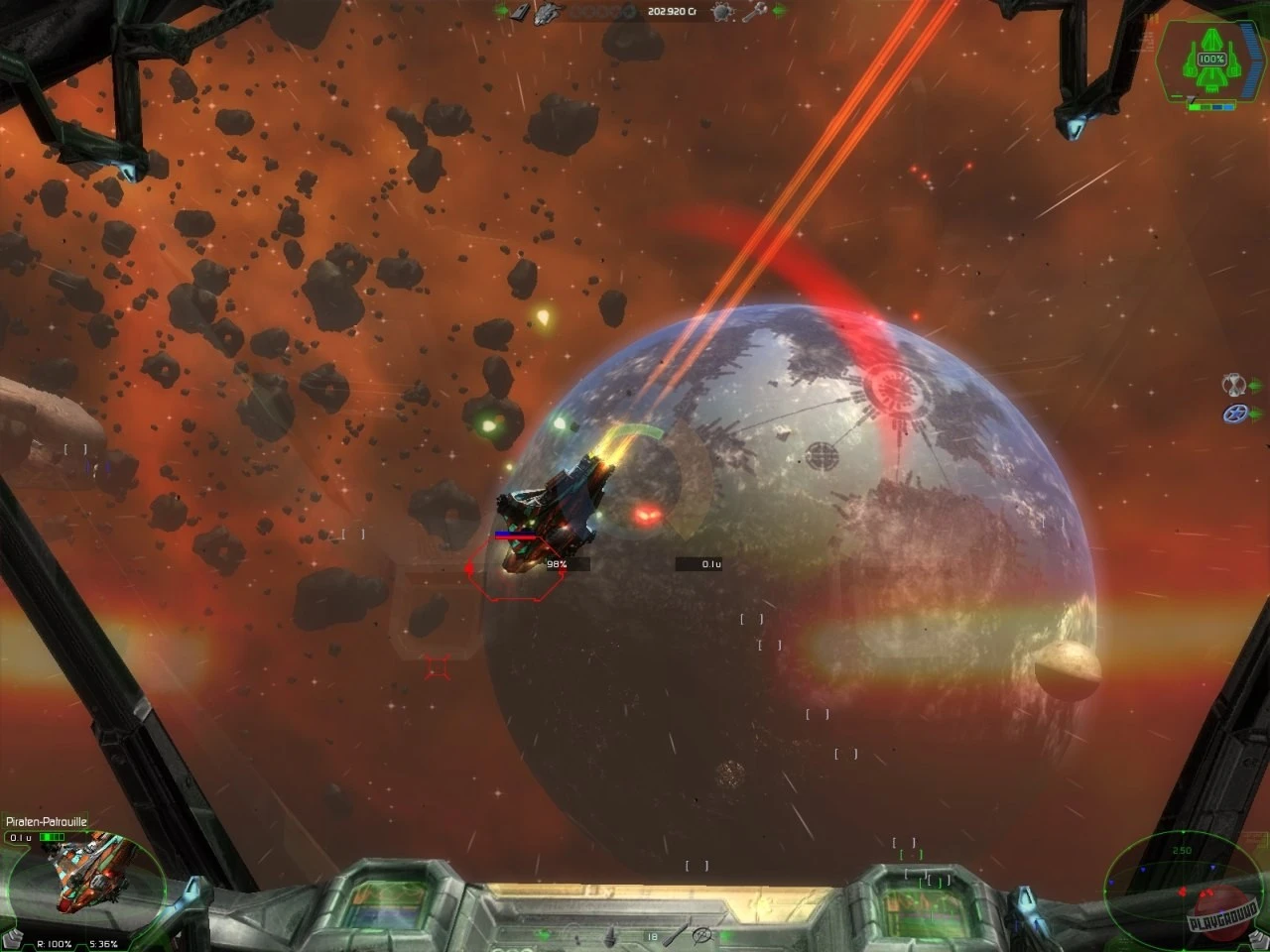Click the 202.920 Cr credits display
Image resolution: width=1270 pixels, height=952 pixels.
point(673,12)
